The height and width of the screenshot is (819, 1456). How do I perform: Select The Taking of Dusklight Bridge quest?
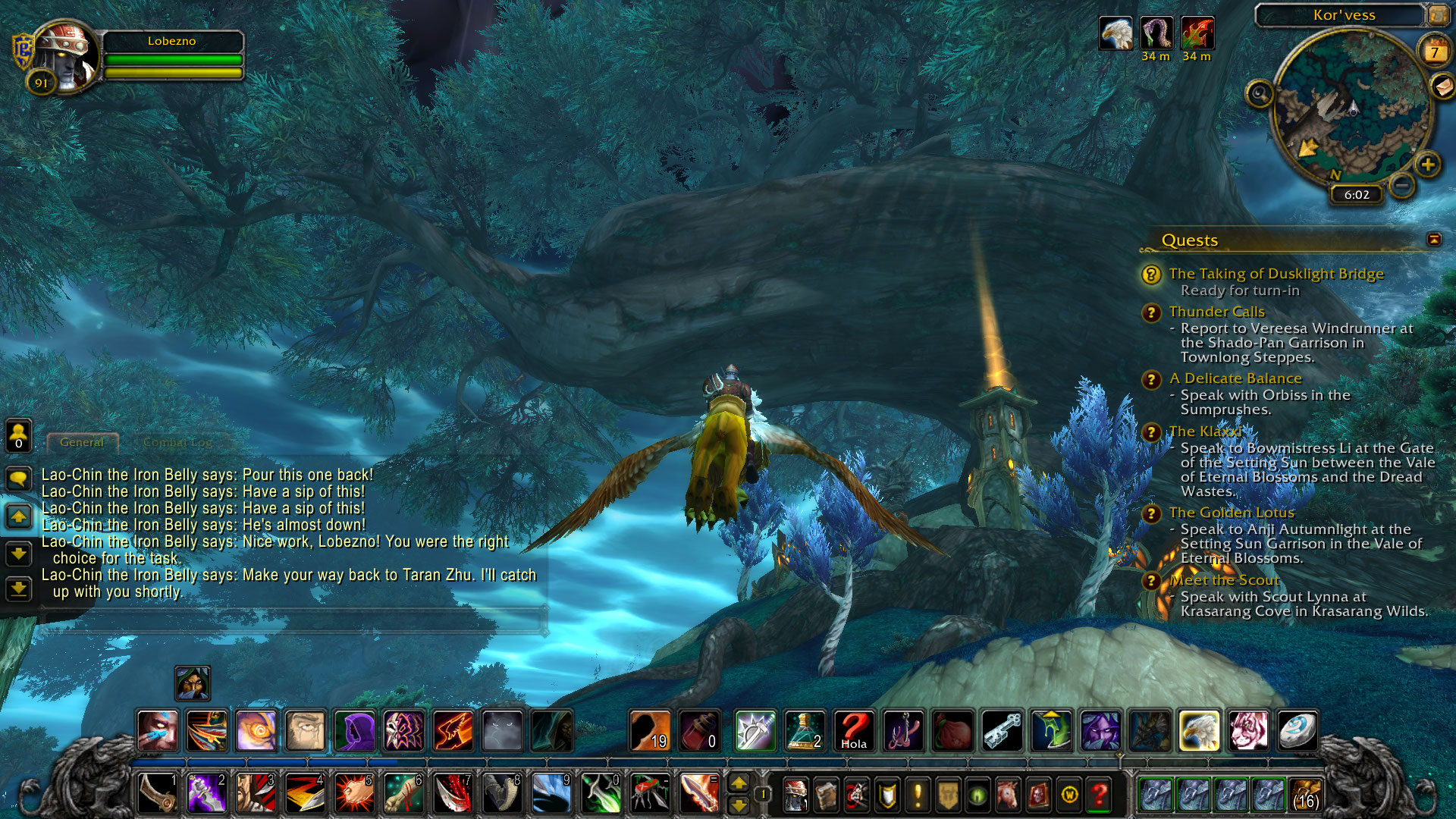pos(1276,274)
